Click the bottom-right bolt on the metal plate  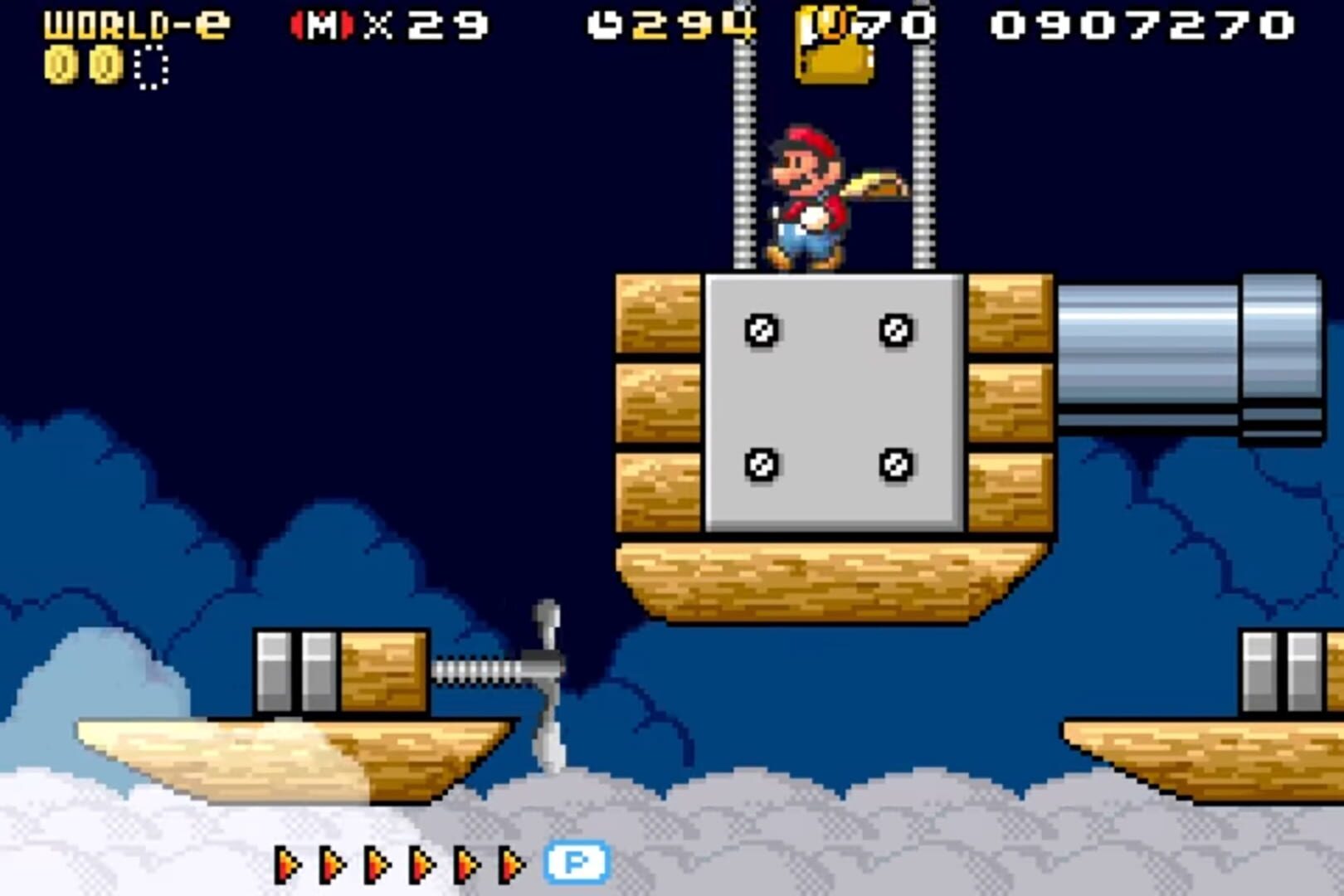895,464
